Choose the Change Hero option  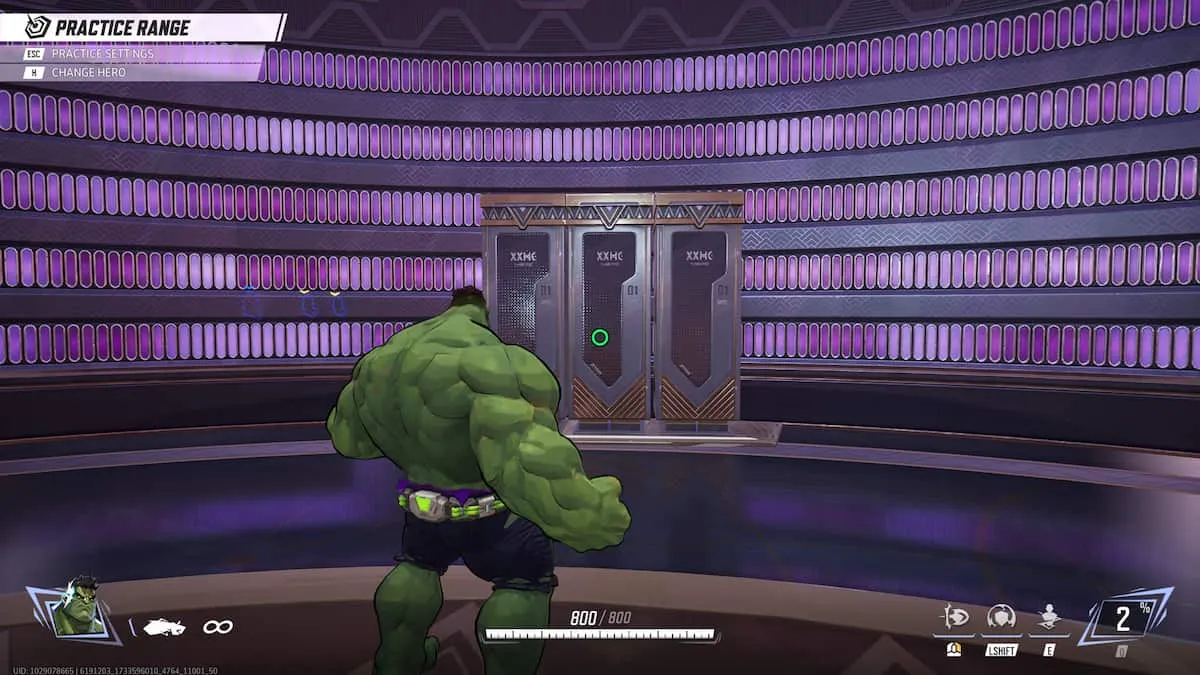(x=88, y=72)
